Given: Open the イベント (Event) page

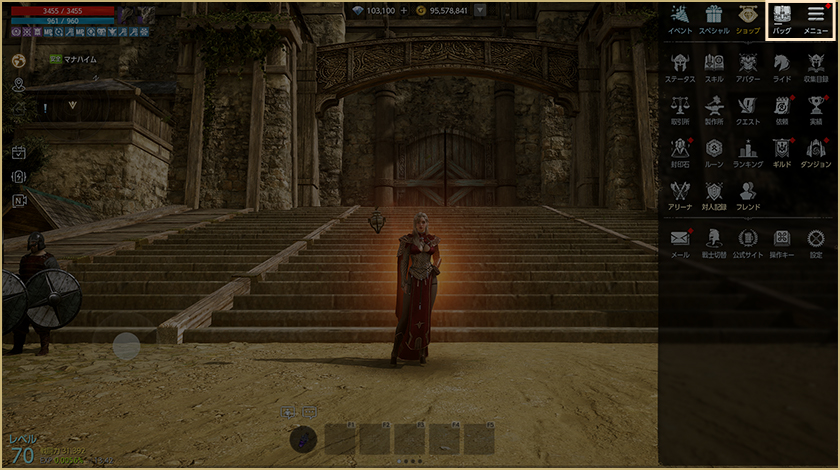Looking at the screenshot, I should click(x=680, y=19).
